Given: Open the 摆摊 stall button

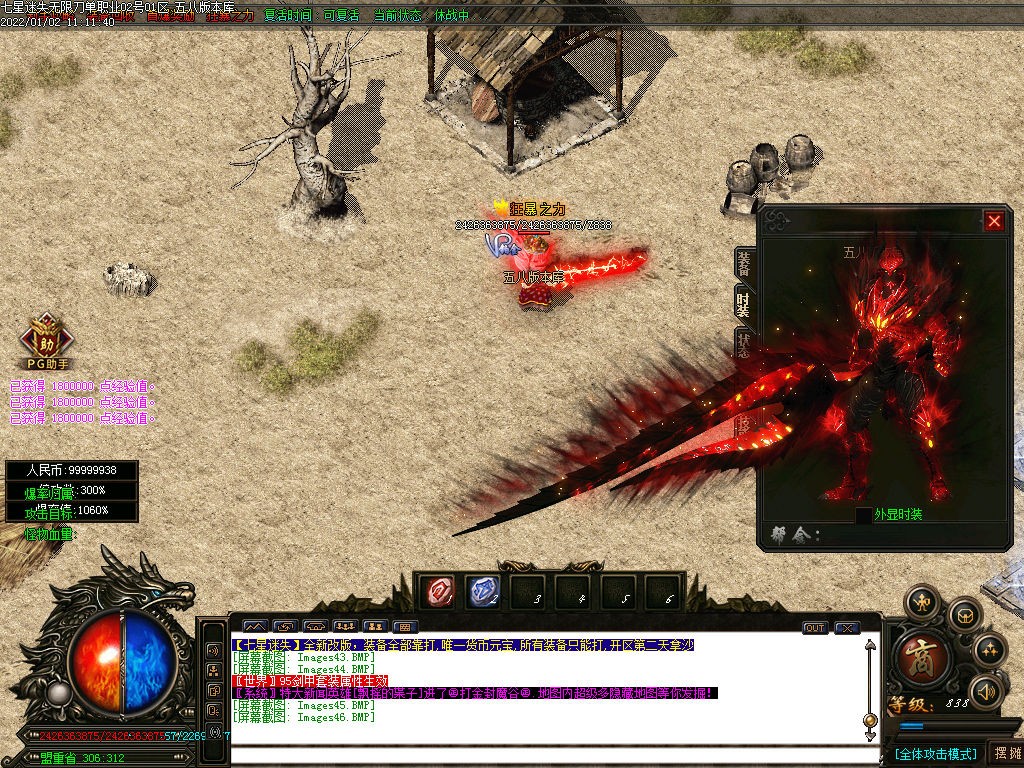Looking at the screenshot, I should (x=1005, y=753).
